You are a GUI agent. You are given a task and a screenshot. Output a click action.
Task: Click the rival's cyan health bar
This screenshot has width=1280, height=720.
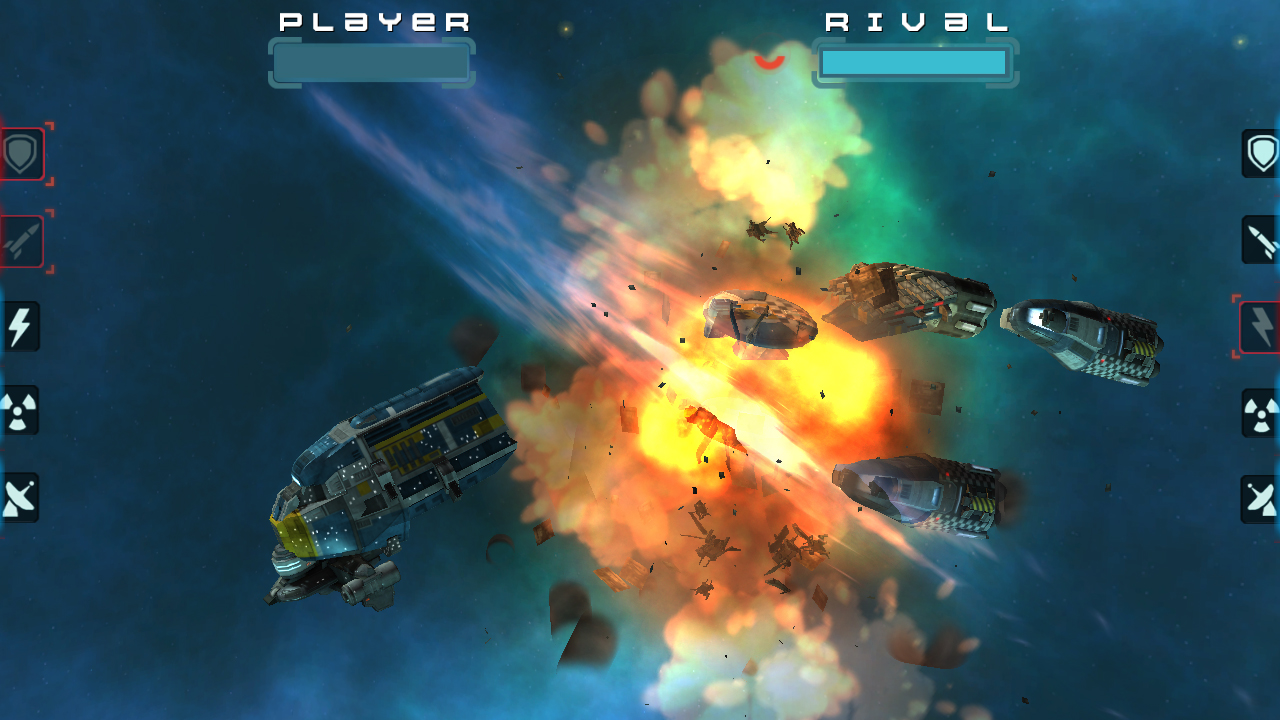(x=913, y=63)
